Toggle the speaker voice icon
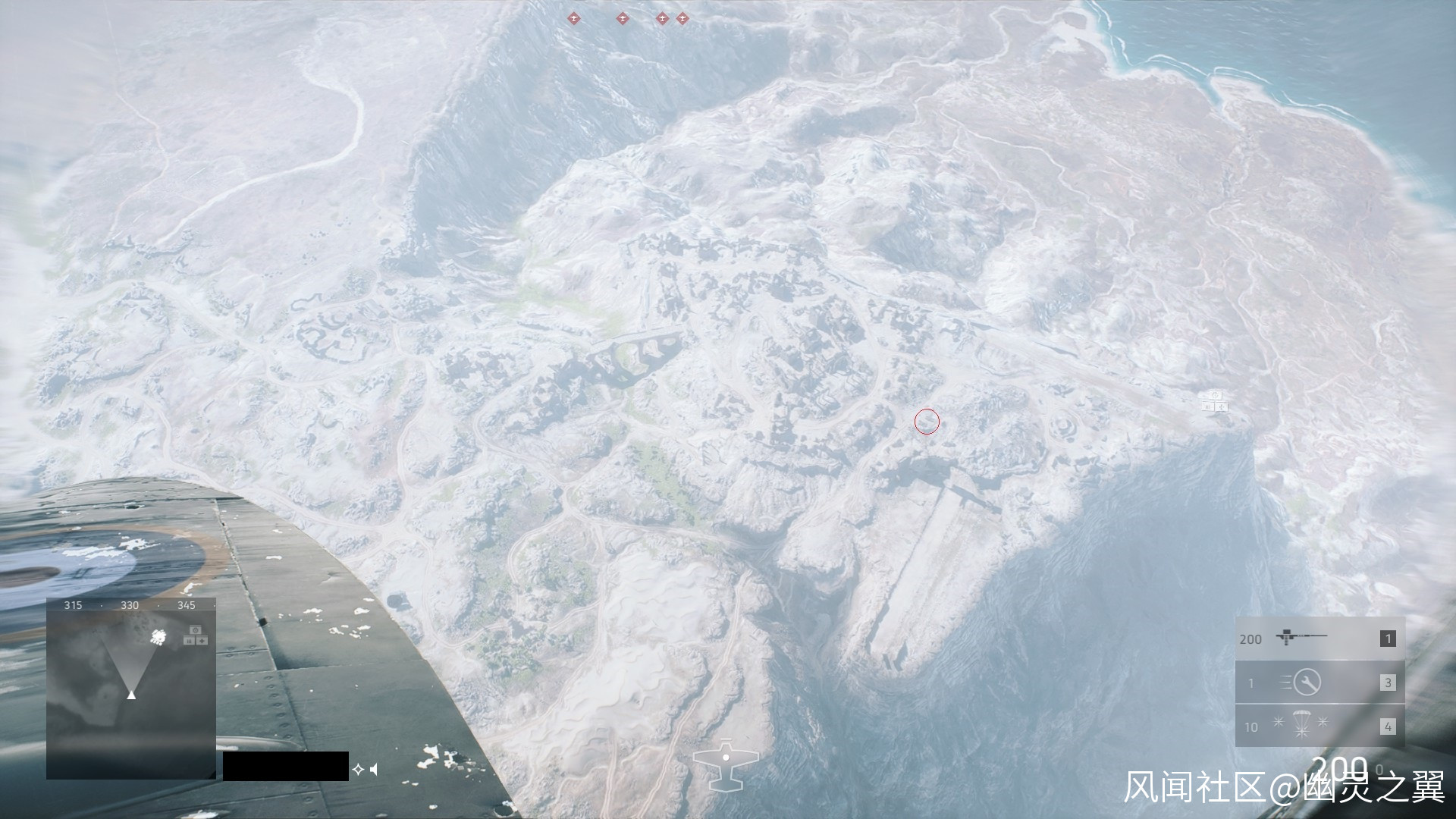1456x819 pixels. pyautogui.click(x=374, y=770)
